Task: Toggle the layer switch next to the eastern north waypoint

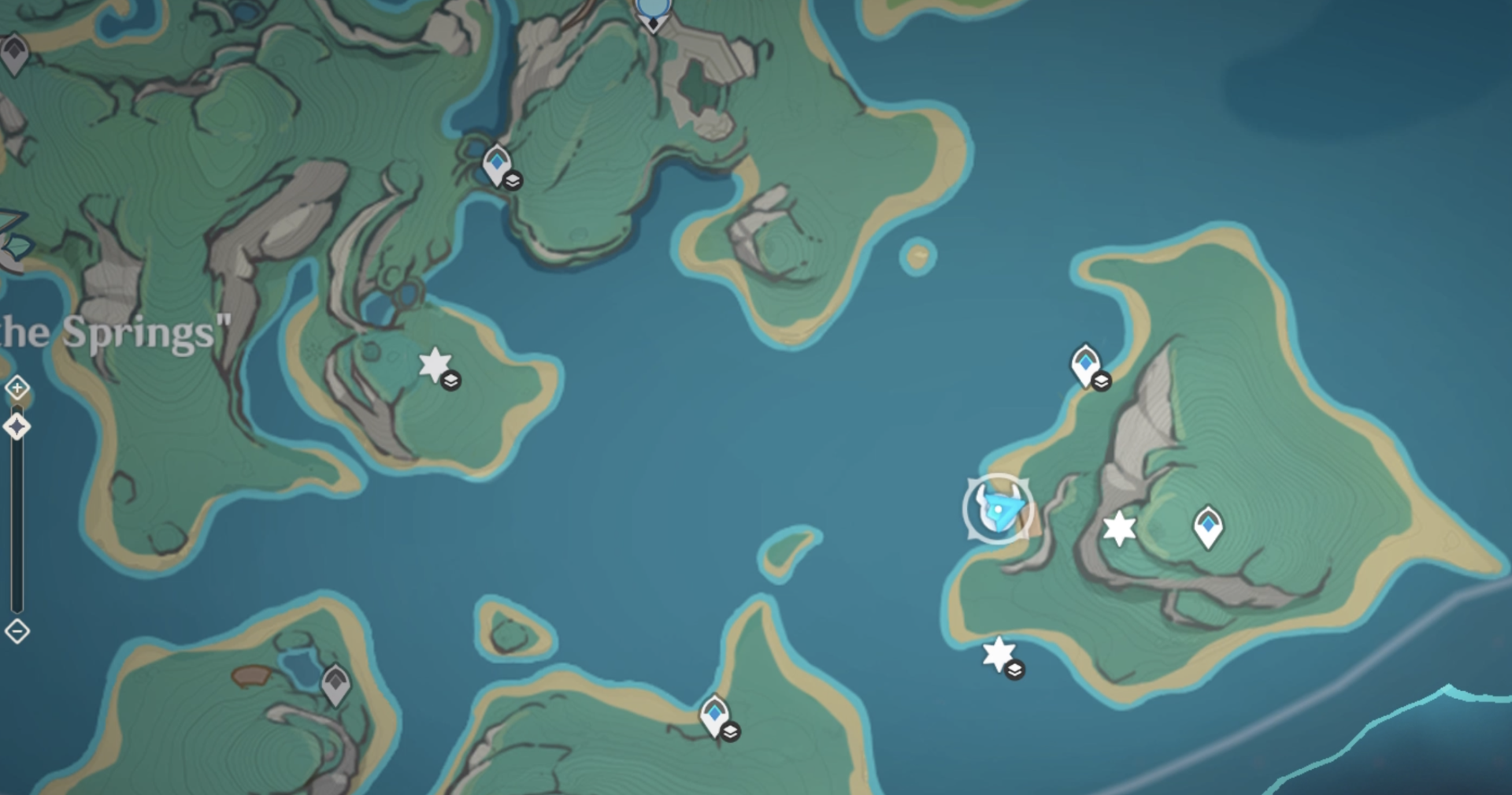Action: (x=1102, y=382)
